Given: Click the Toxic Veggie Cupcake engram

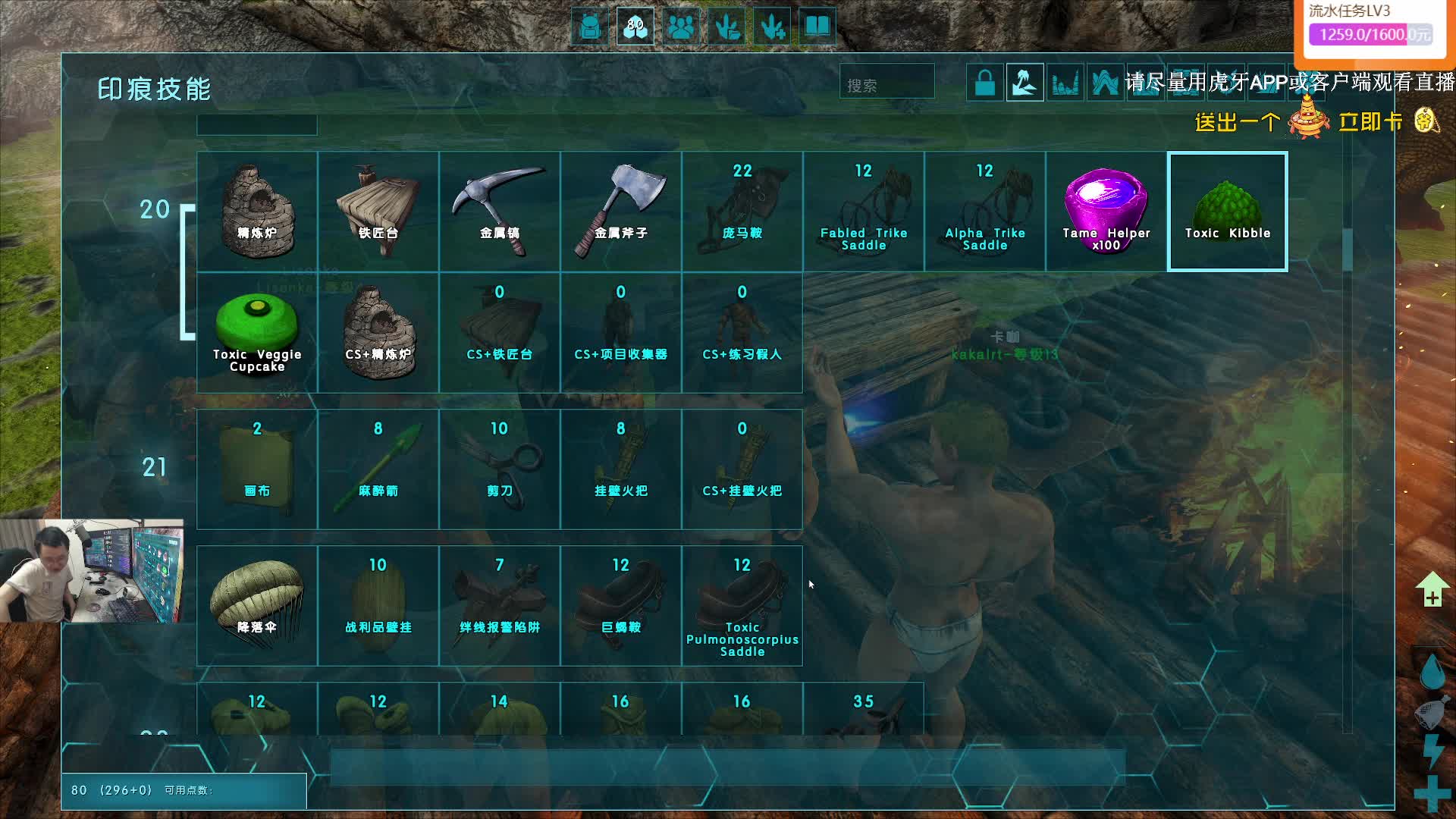Looking at the screenshot, I should 257,332.
